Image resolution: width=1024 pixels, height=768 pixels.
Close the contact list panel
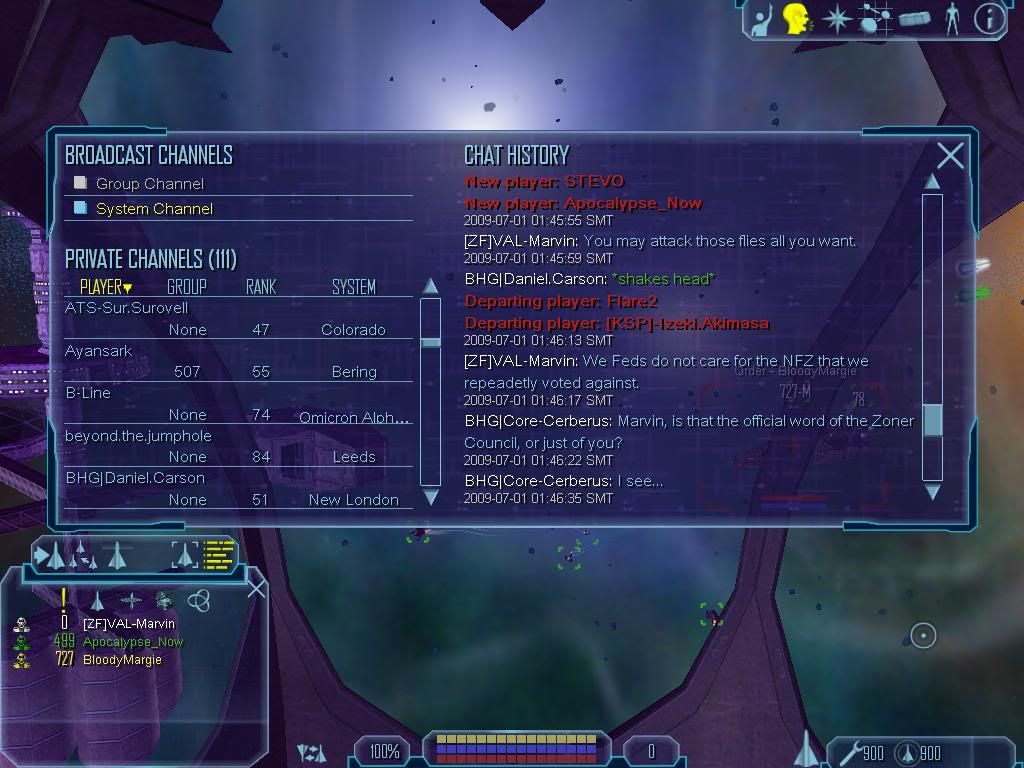click(x=256, y=589)
